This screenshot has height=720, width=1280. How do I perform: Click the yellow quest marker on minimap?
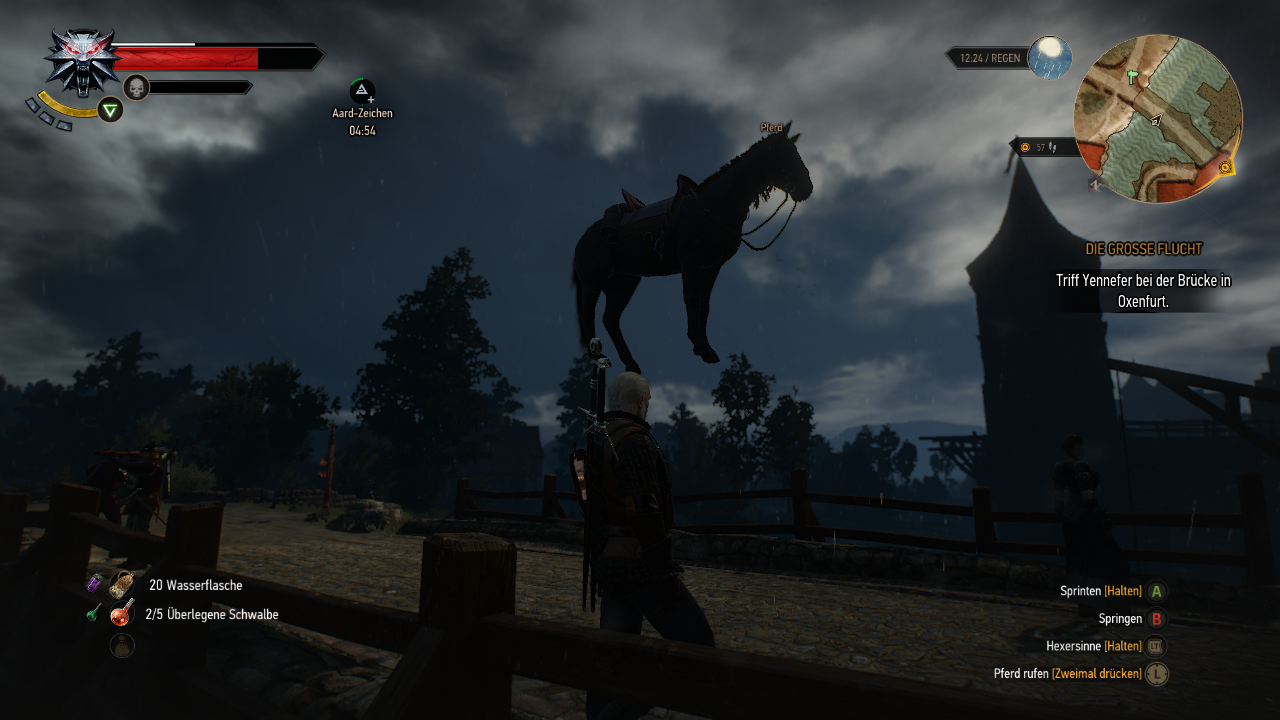coord(1225,168)
